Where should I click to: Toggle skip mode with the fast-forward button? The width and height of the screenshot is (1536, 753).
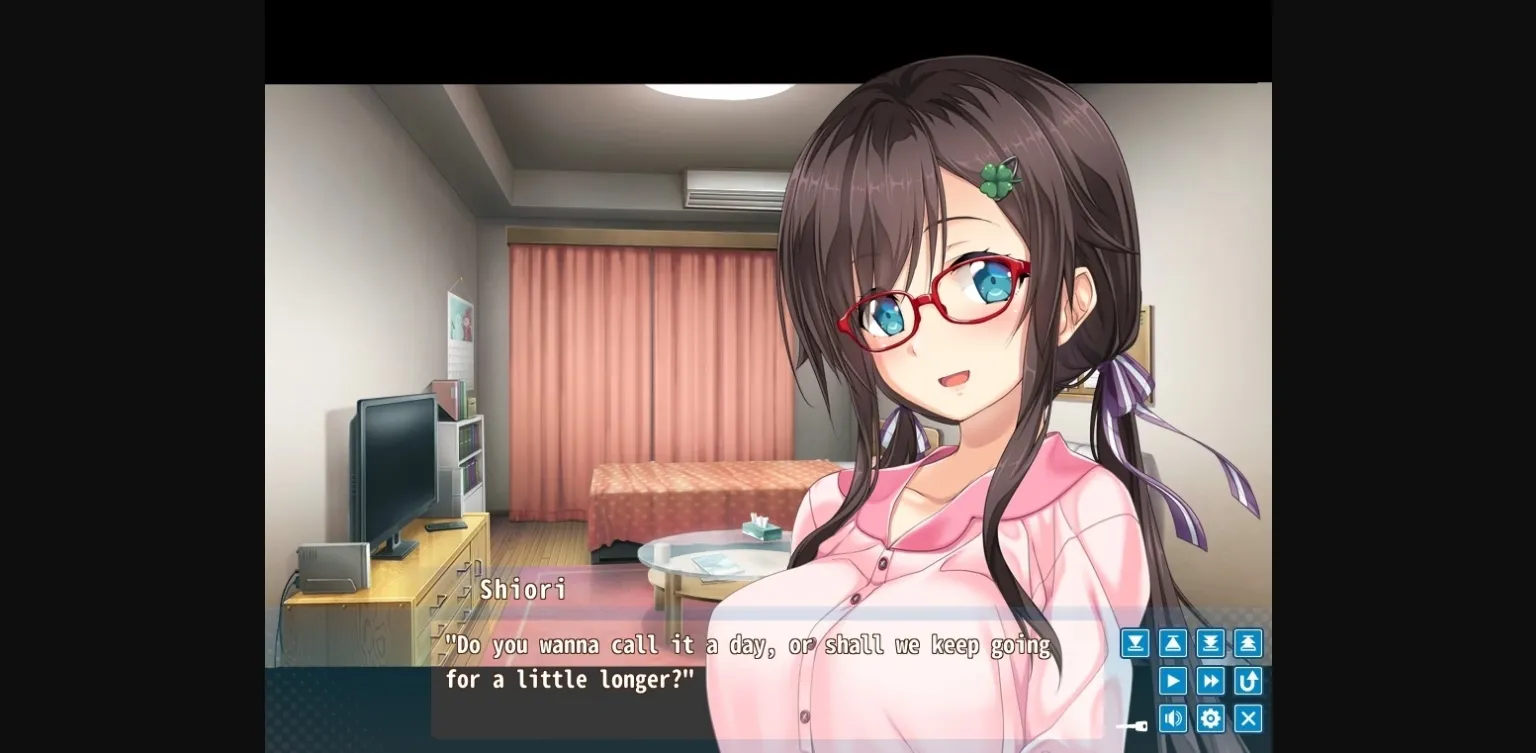tap(1210, 681)
